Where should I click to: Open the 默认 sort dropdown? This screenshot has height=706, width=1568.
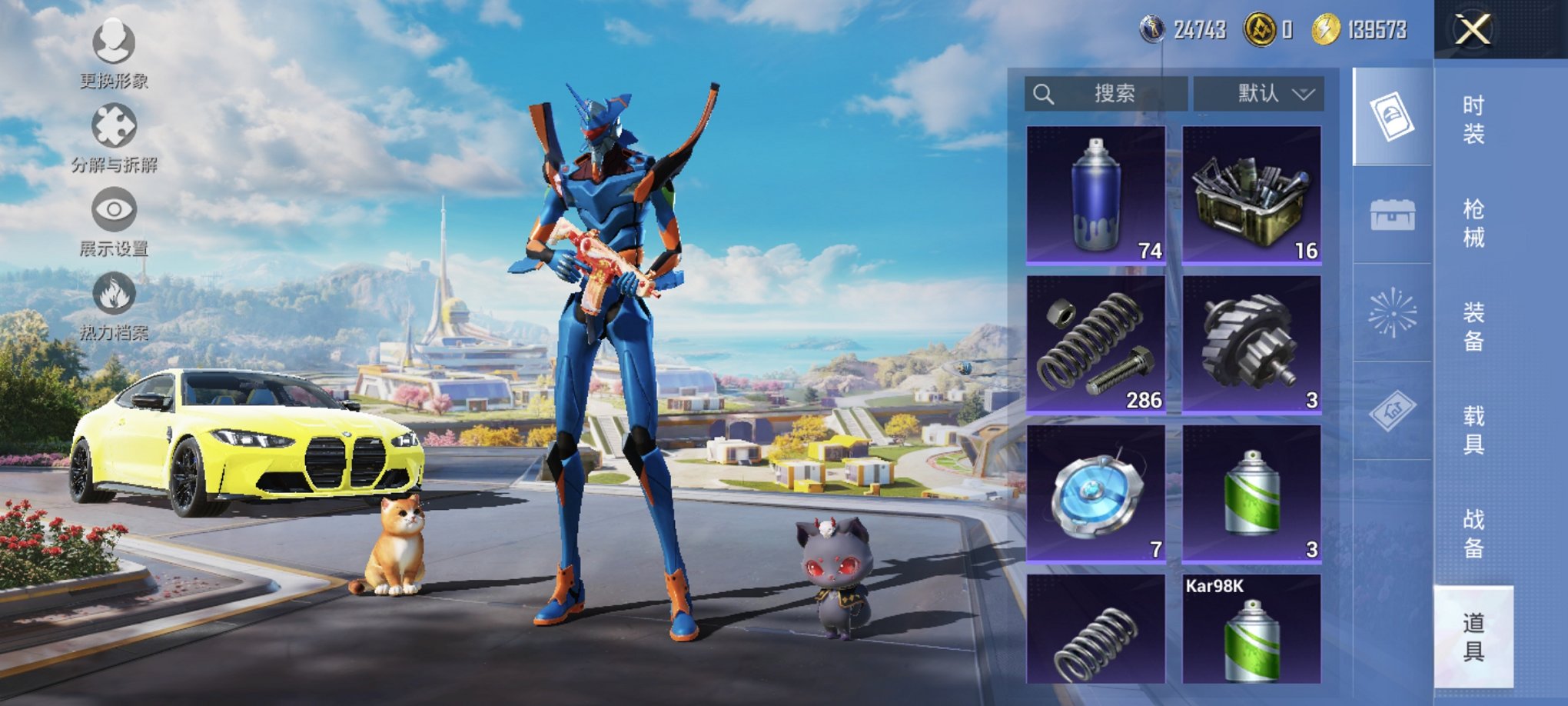click(x=1258, y=94)
